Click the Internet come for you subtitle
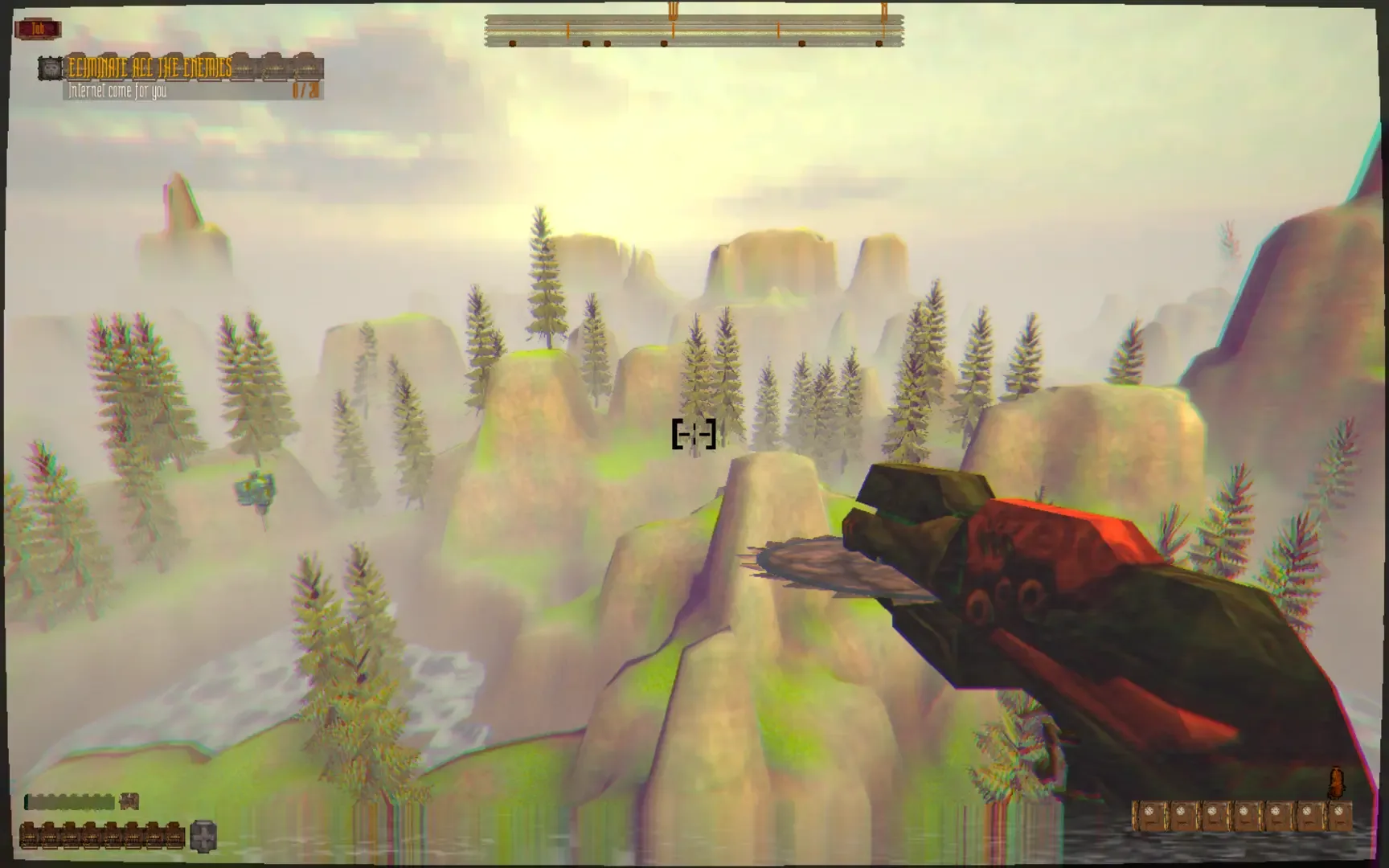This screenshot has width=1389, height=868. click(117, 91)
